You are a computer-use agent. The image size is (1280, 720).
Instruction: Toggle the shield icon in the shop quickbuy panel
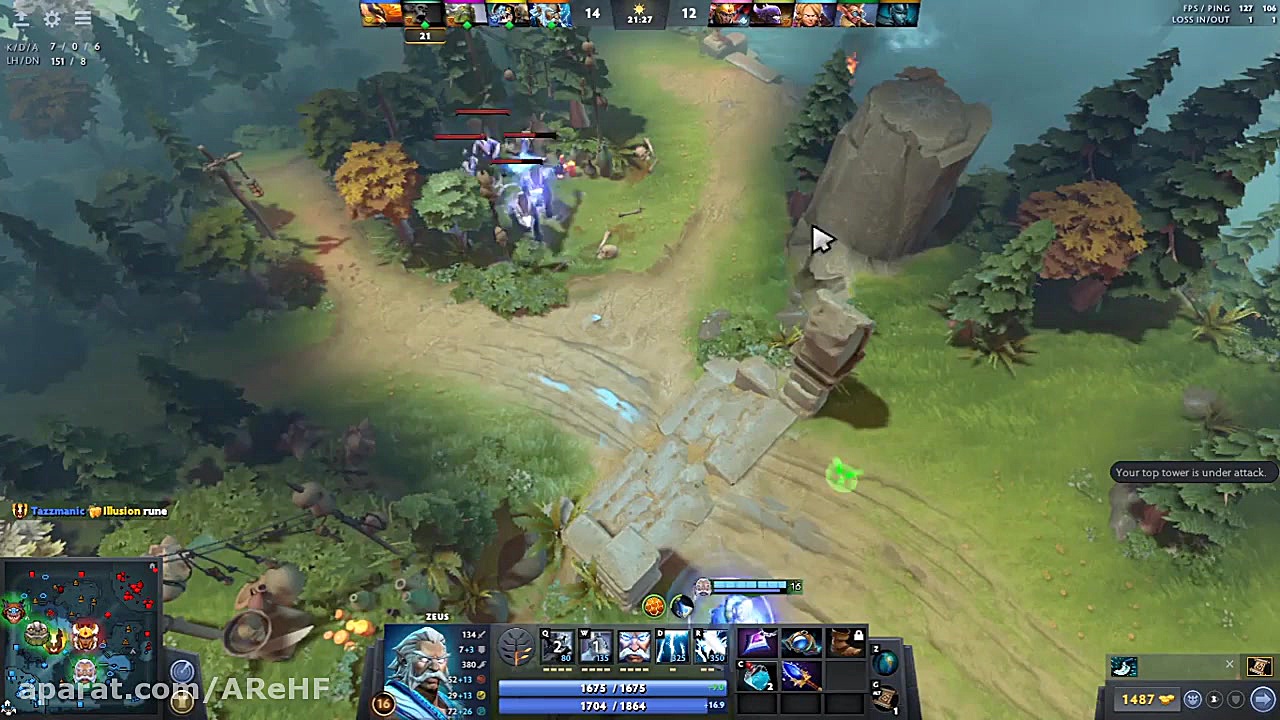pyautogui.click(x=1236, y=700)
